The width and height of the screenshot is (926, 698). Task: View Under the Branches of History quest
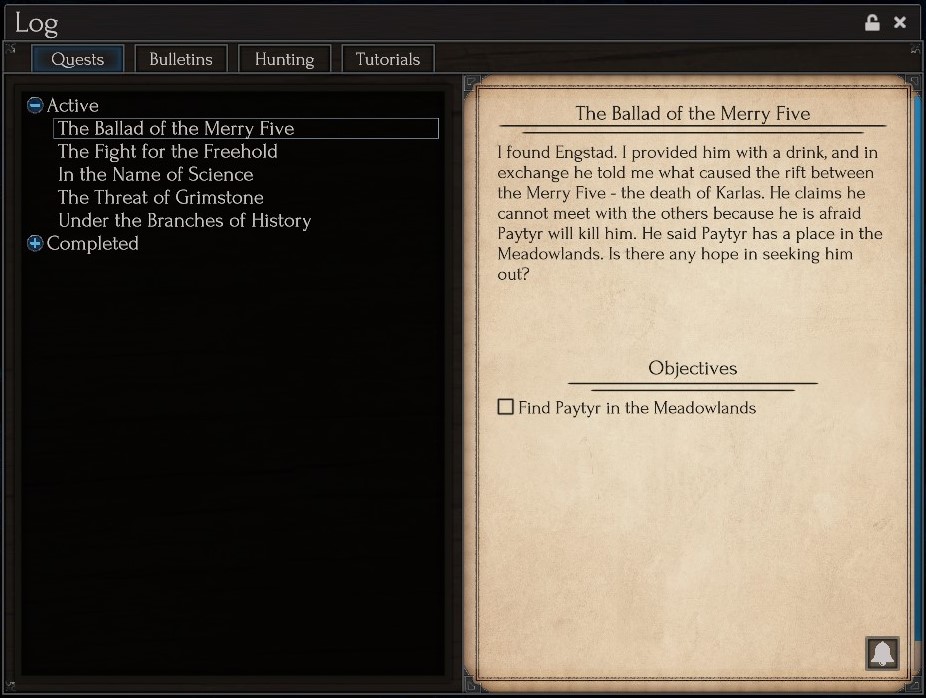185,220
